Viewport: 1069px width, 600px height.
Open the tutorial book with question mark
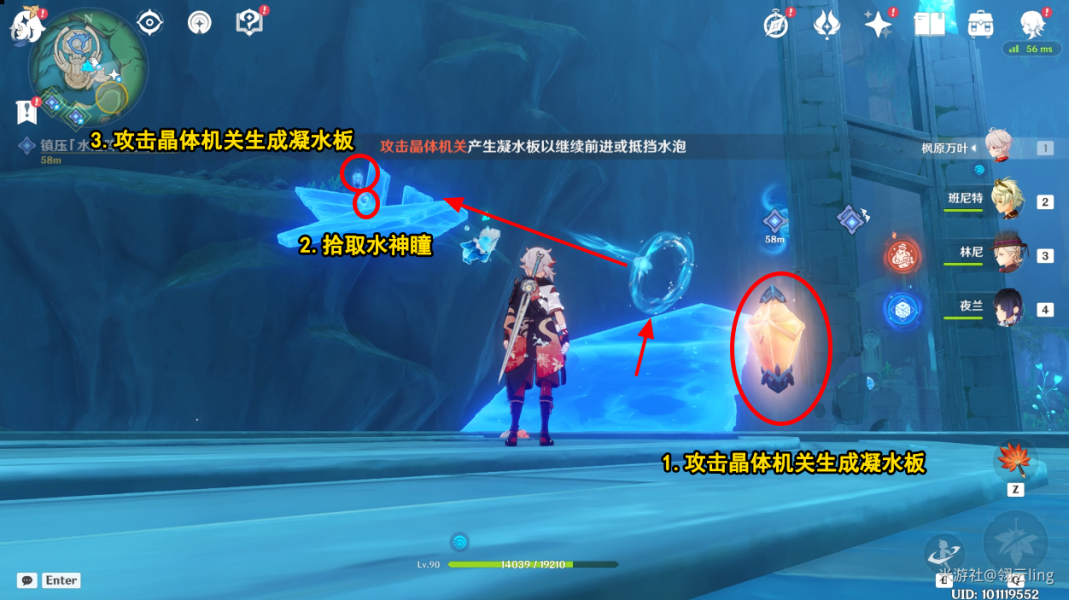(x=248, y=22)
